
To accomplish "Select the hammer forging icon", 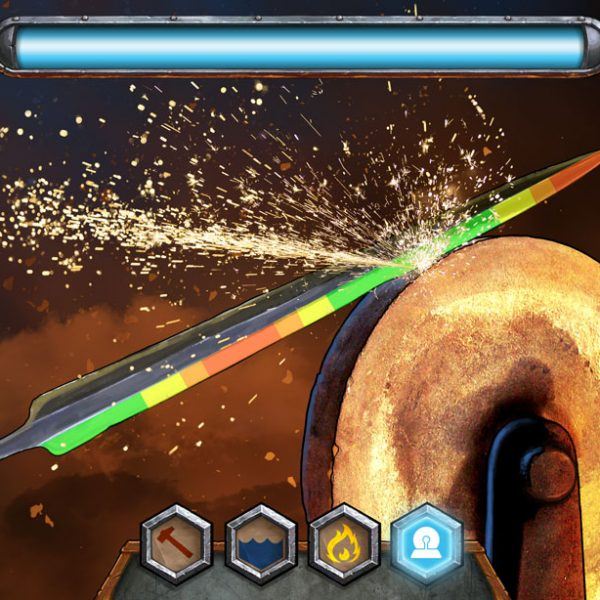I will [177, 544].
